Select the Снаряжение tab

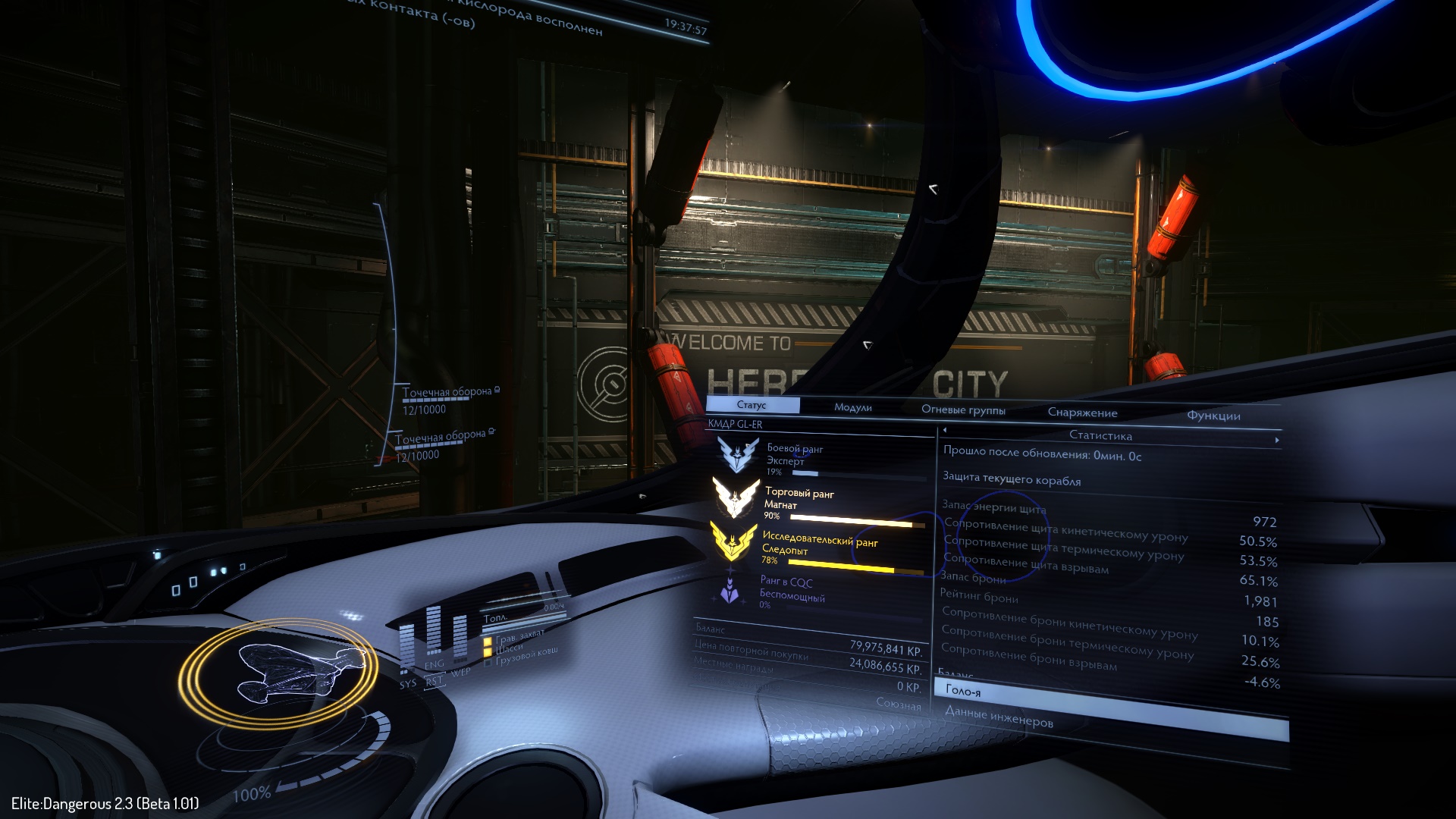[1082, 413]
